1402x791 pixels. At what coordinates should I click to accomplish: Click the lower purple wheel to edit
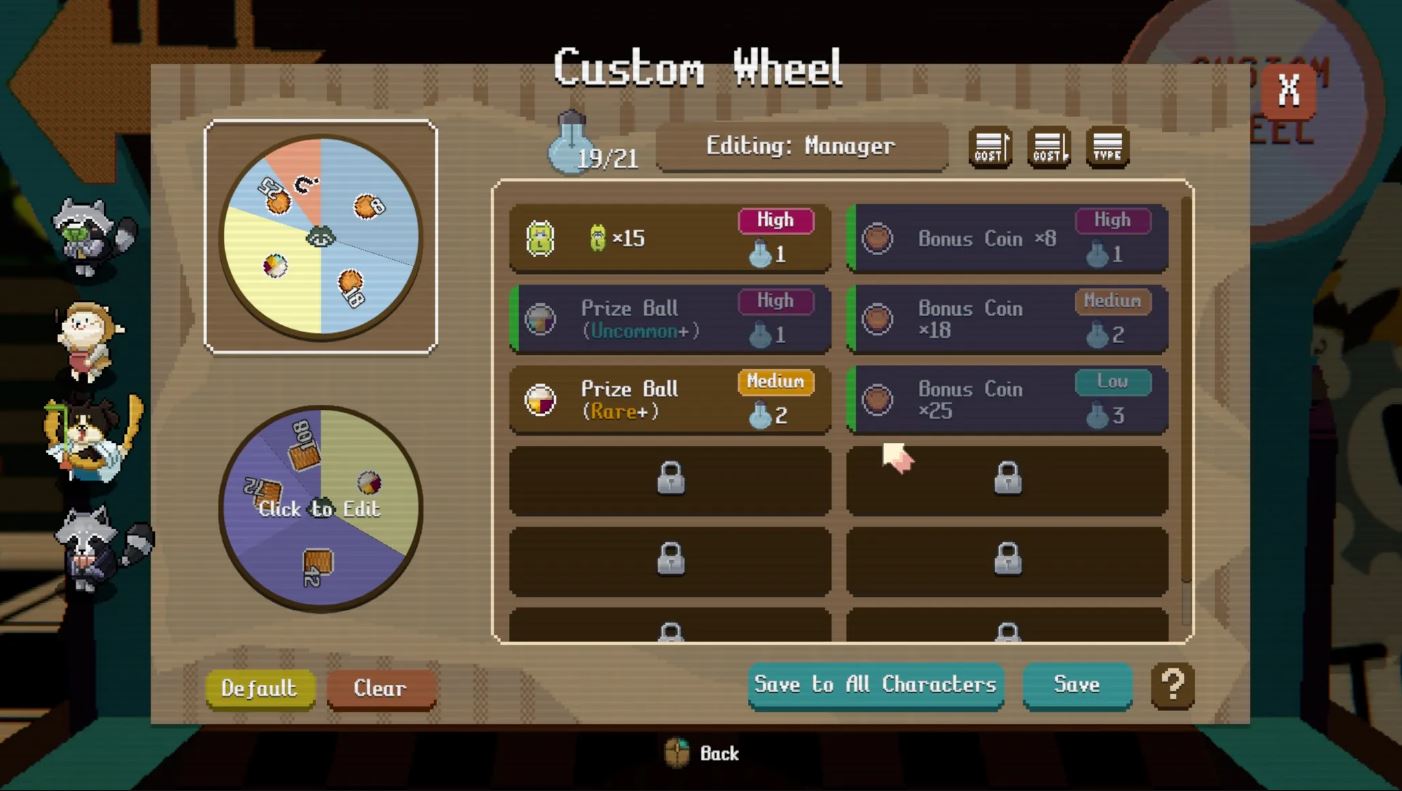click(320, 508)
